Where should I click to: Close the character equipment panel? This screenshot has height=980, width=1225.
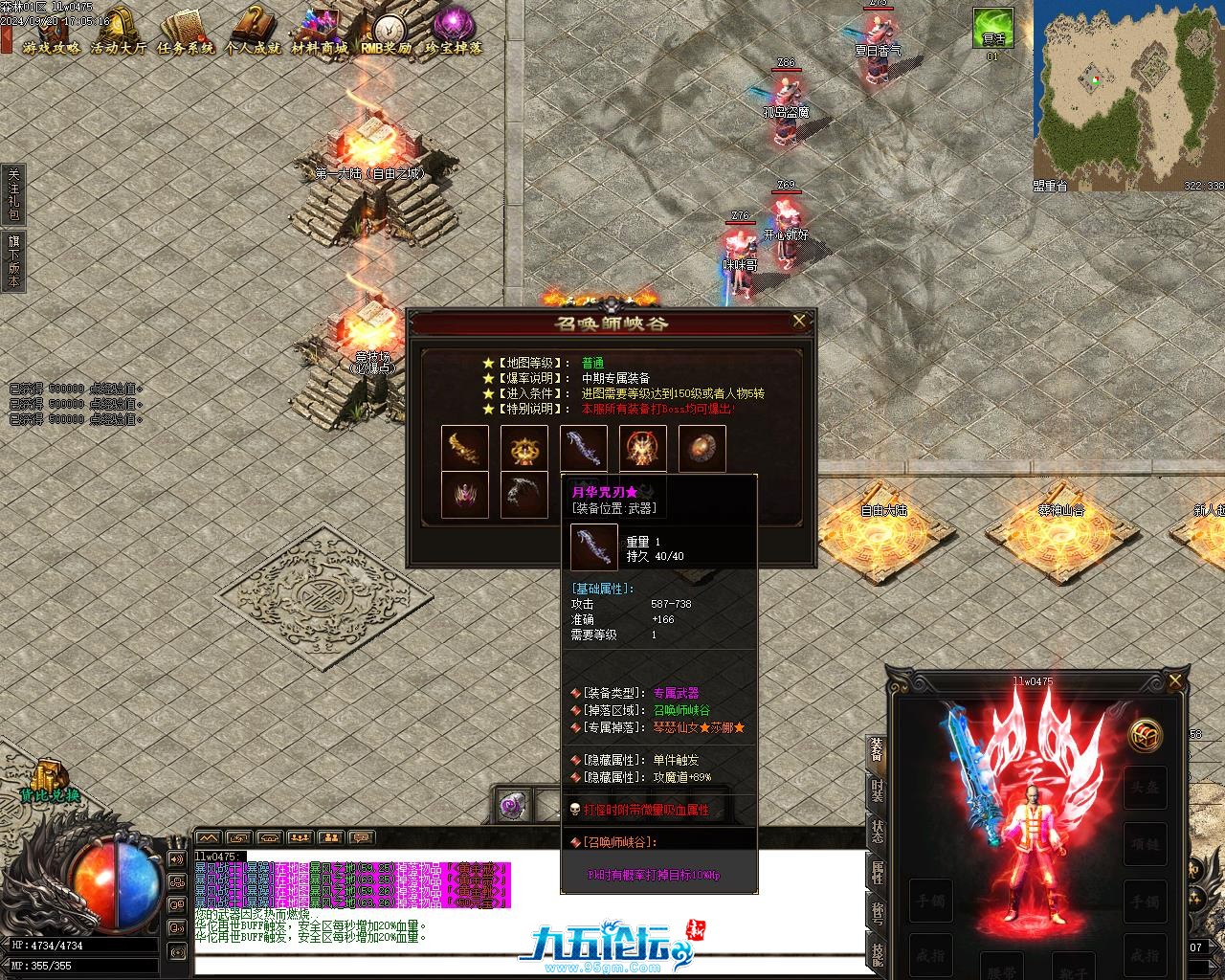[x=1175, y=680]
